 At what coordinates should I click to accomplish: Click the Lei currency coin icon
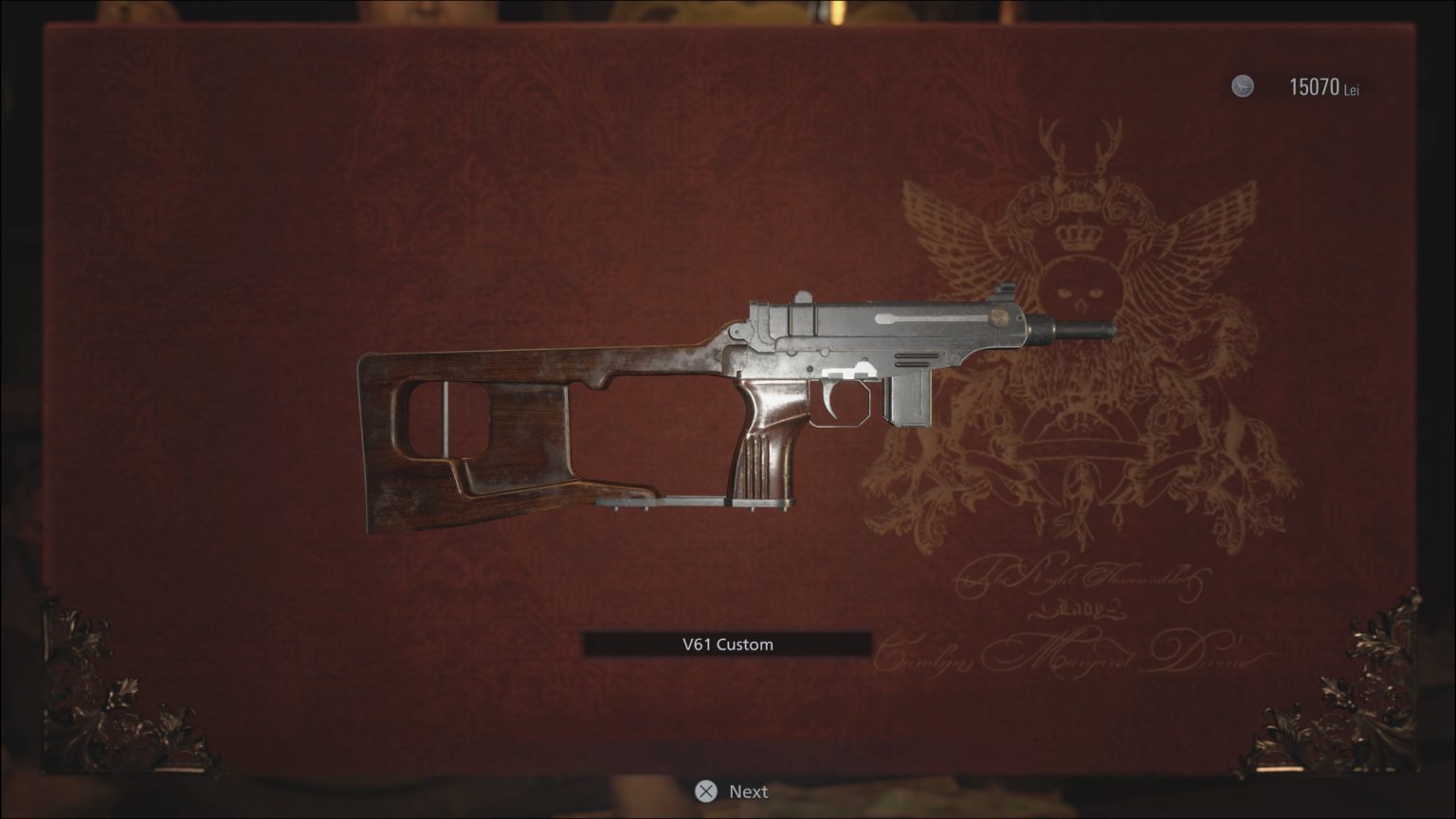tap(1242, 85)
